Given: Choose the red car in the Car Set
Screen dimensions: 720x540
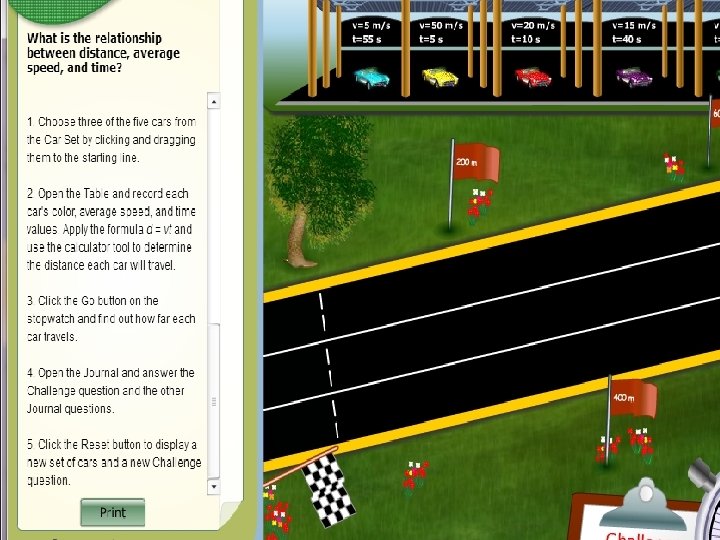Looking at the screenshot, I should tap(532, 76).
